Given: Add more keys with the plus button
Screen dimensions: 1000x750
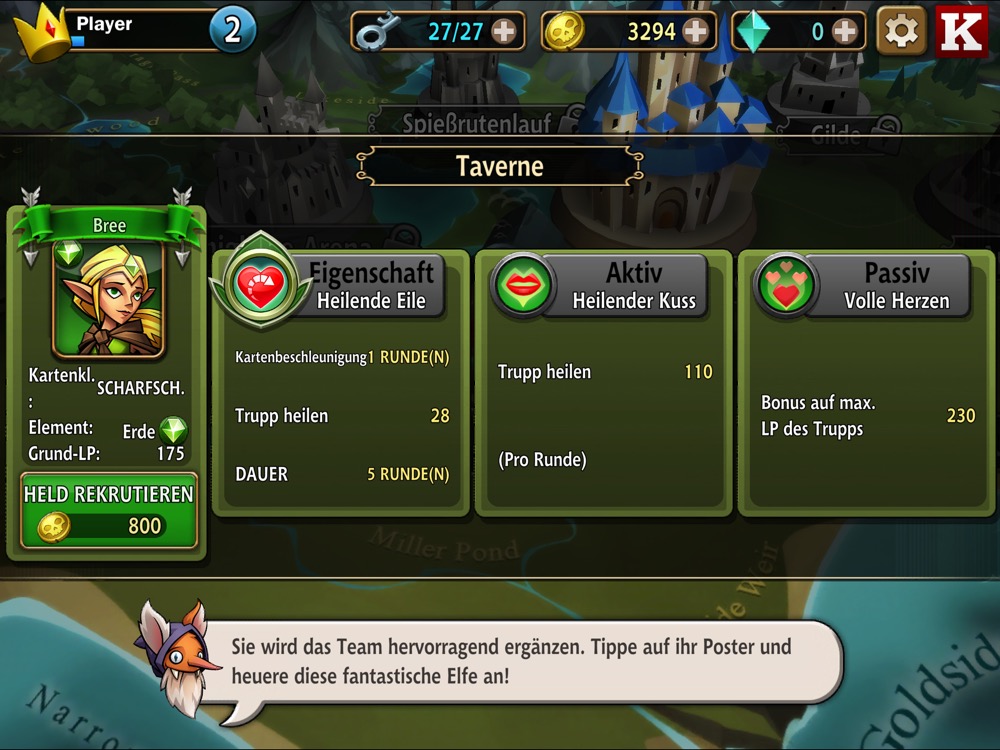Looking at the screenshot, I should [504, 32].
